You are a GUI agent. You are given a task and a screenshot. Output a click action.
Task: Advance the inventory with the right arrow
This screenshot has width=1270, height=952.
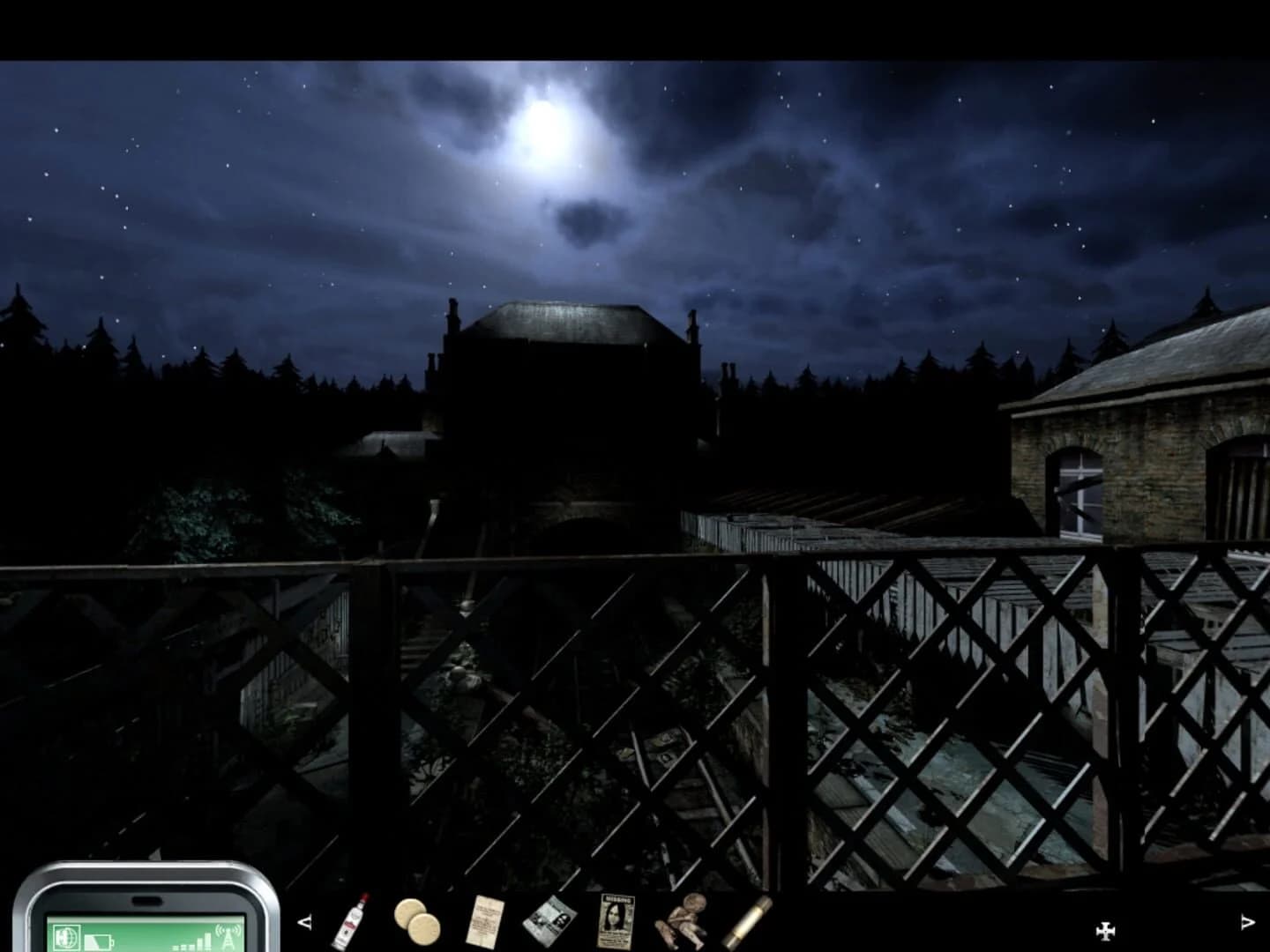1245,920
